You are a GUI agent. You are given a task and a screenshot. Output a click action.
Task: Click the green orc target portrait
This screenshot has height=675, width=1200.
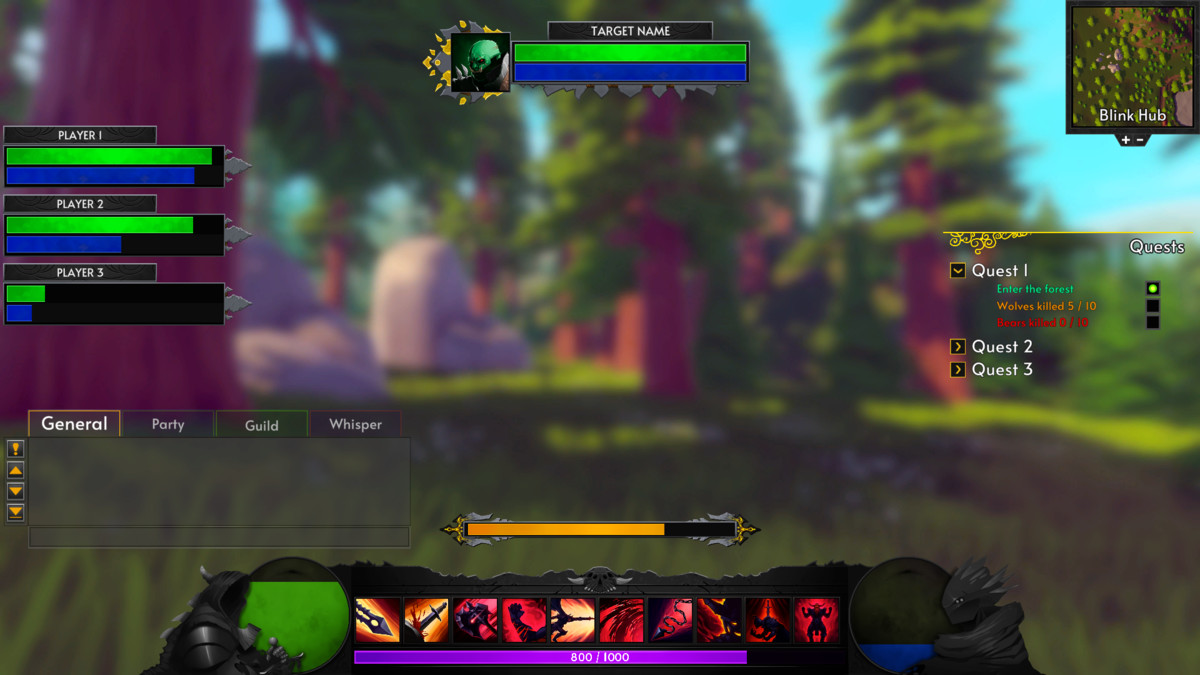[480, 62]
